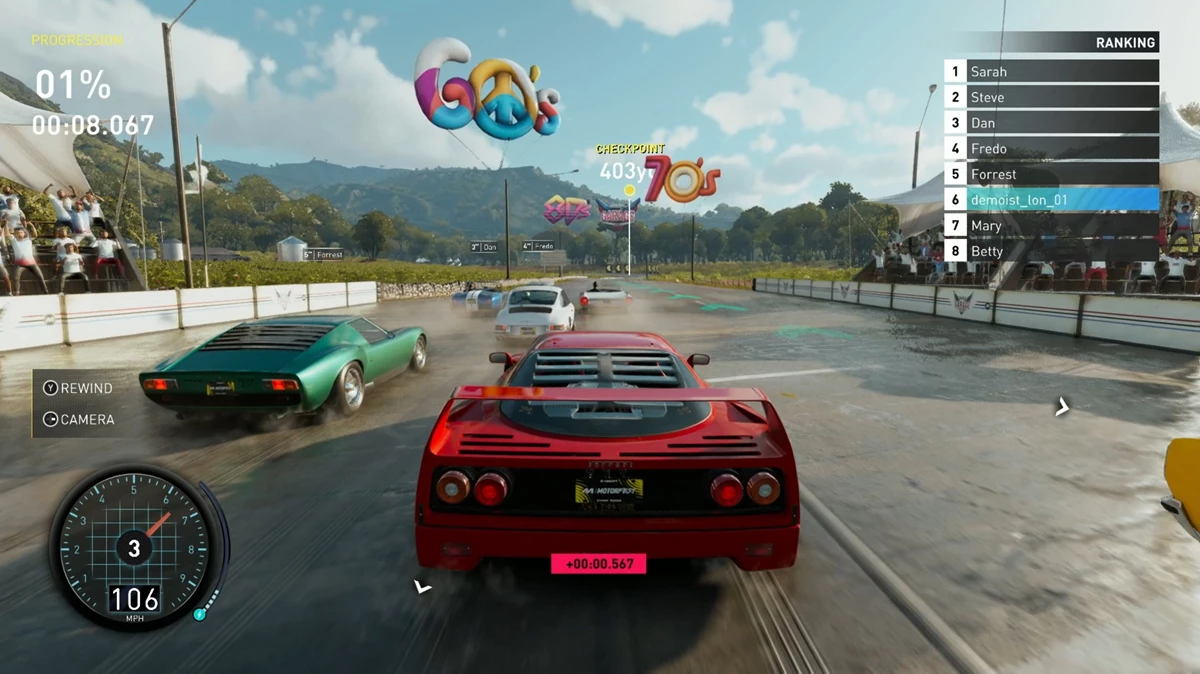The width and height of the screenshot is (1200, 674).
Task: Choose Dan's ranking entry
Action: (1050, 123)
